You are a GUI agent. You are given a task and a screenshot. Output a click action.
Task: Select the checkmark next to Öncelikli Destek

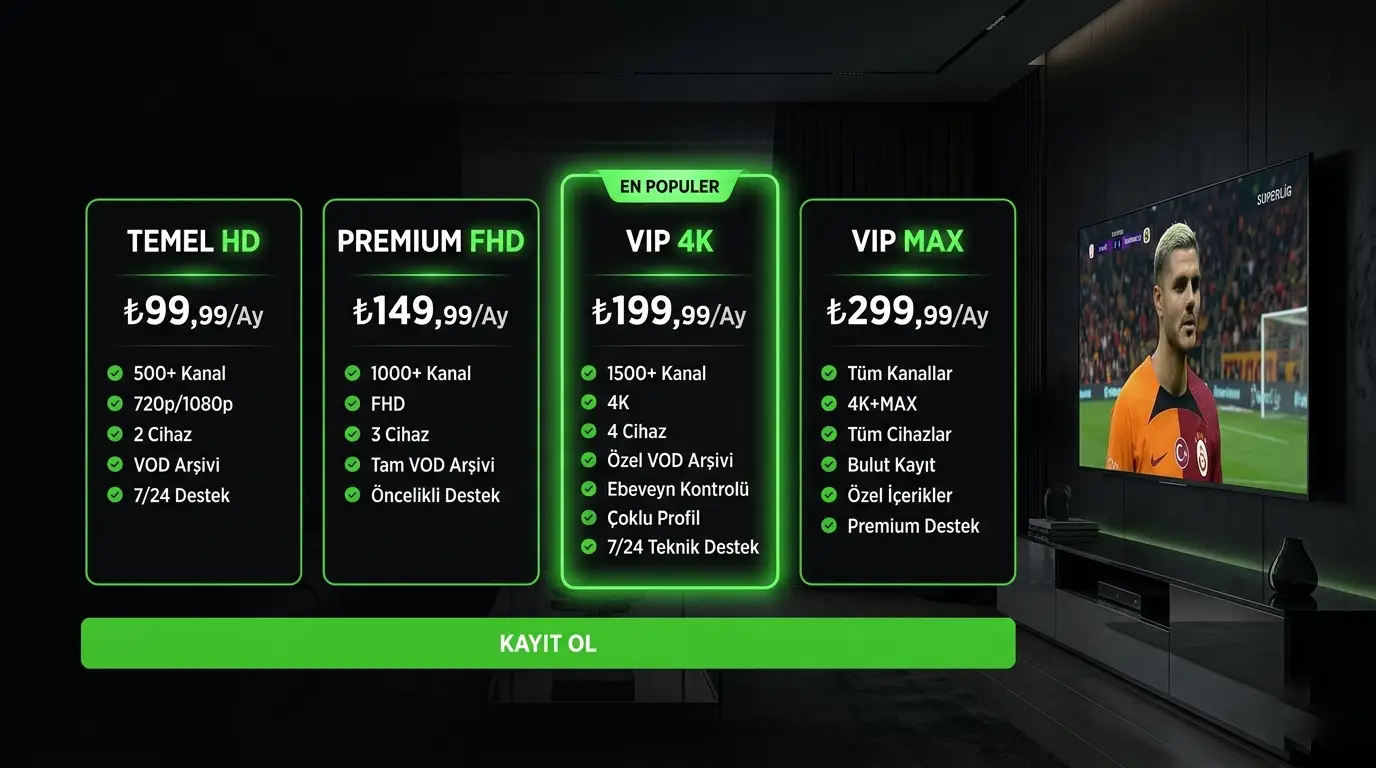pyautogui.click(x=350, y=495)
